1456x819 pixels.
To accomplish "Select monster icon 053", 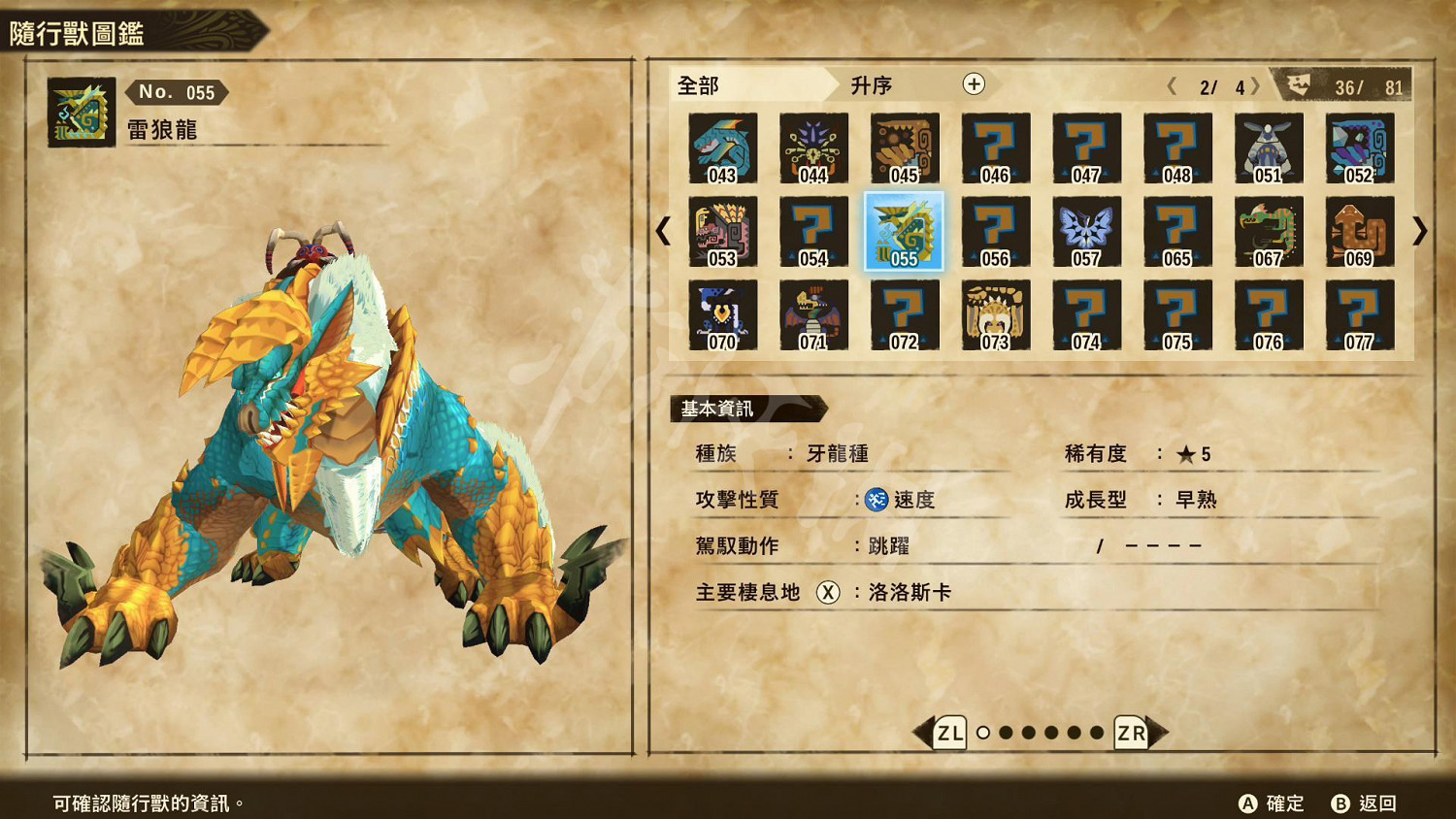I will [x=723, y=233].
